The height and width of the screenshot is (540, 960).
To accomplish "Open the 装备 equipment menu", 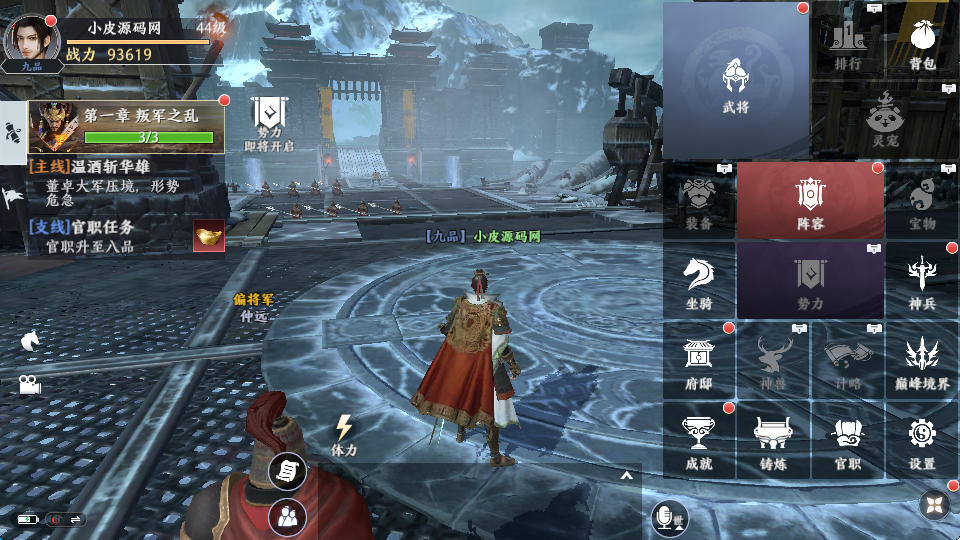I will (699, 201).
